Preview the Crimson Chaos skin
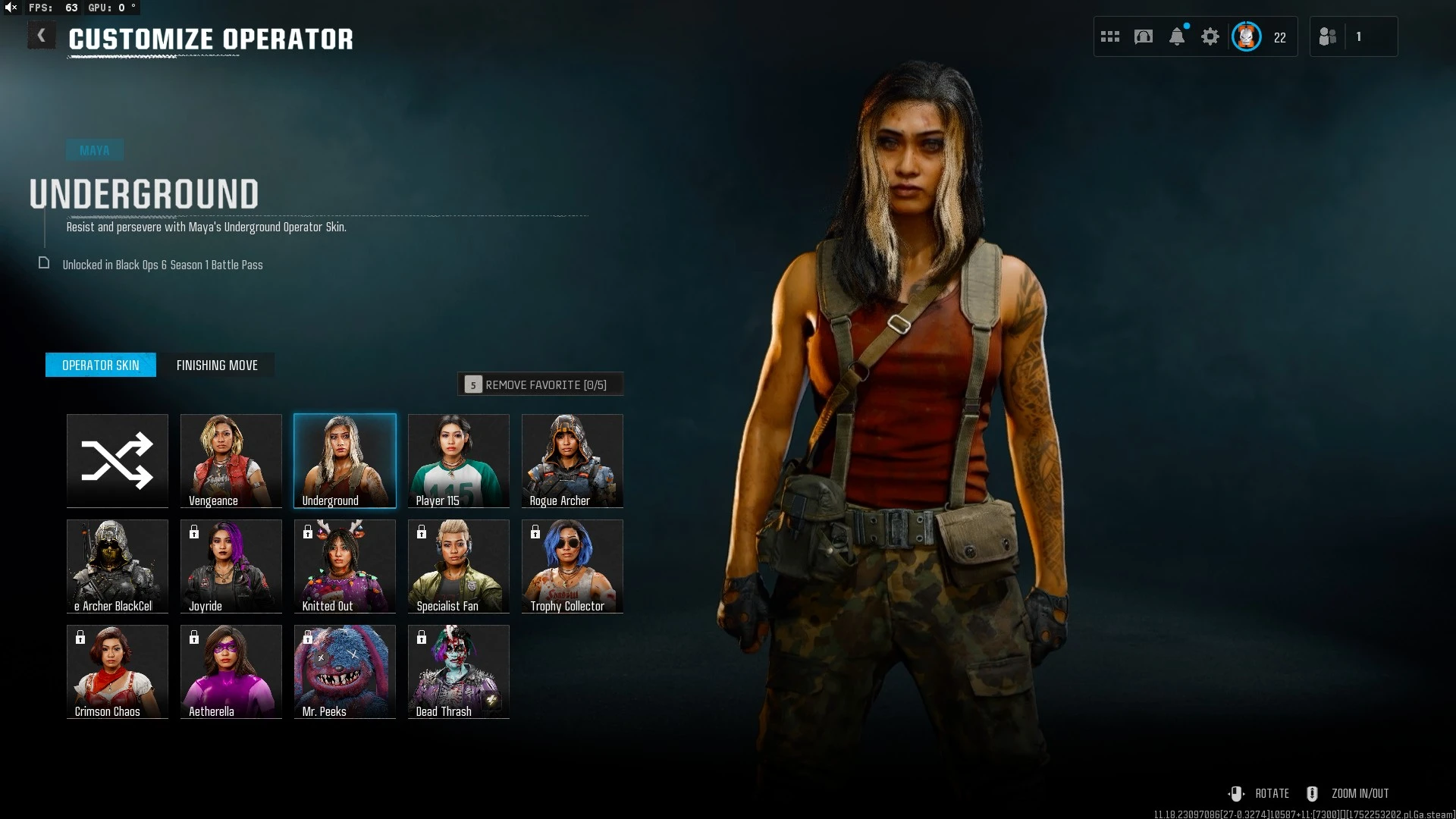The image size is (1456, 819). click(118, 671)
